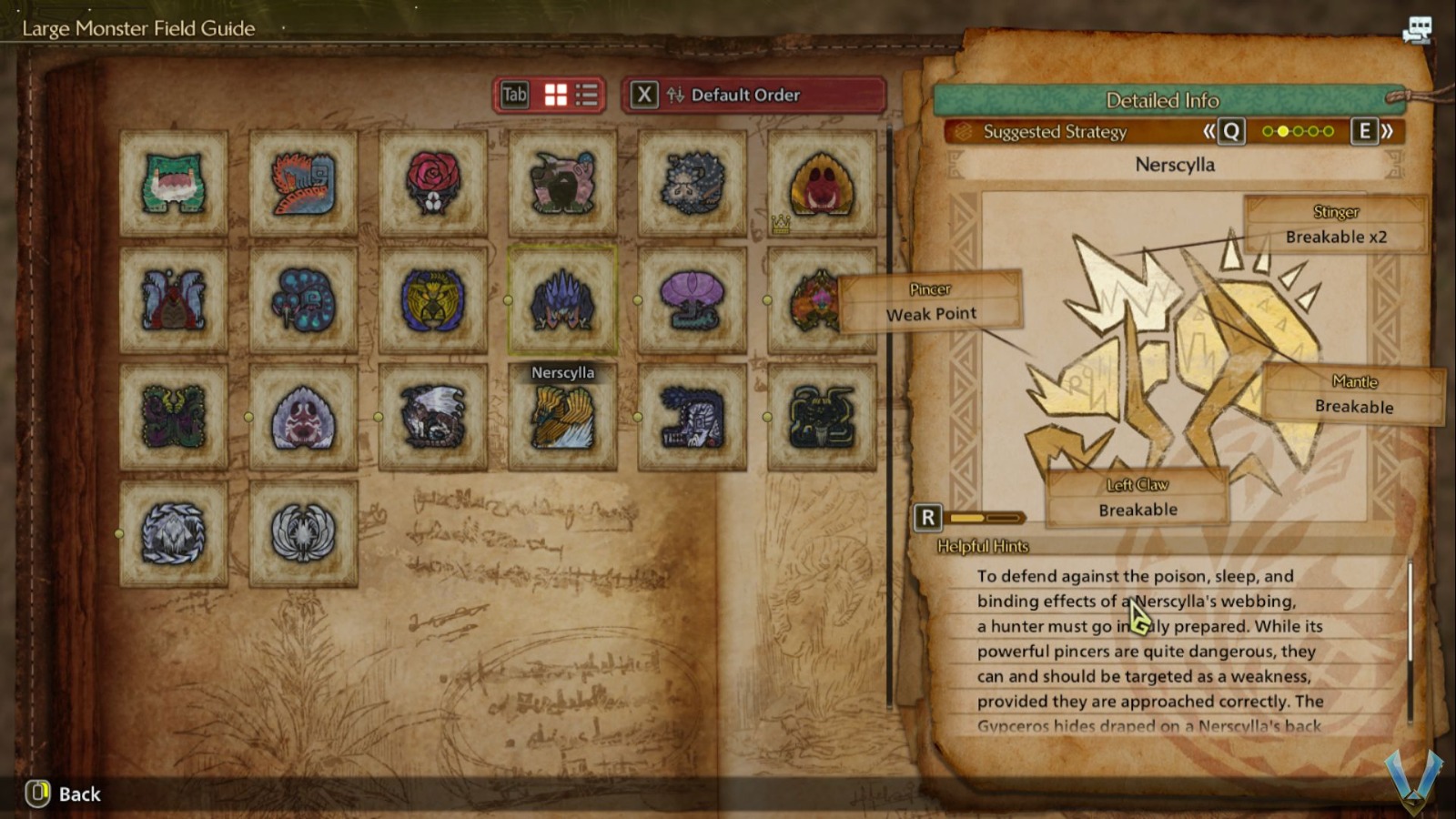Choose the orange-finned serpent monster tile
This screenshot has height=819, width=1456.
(x=303, y=183)
